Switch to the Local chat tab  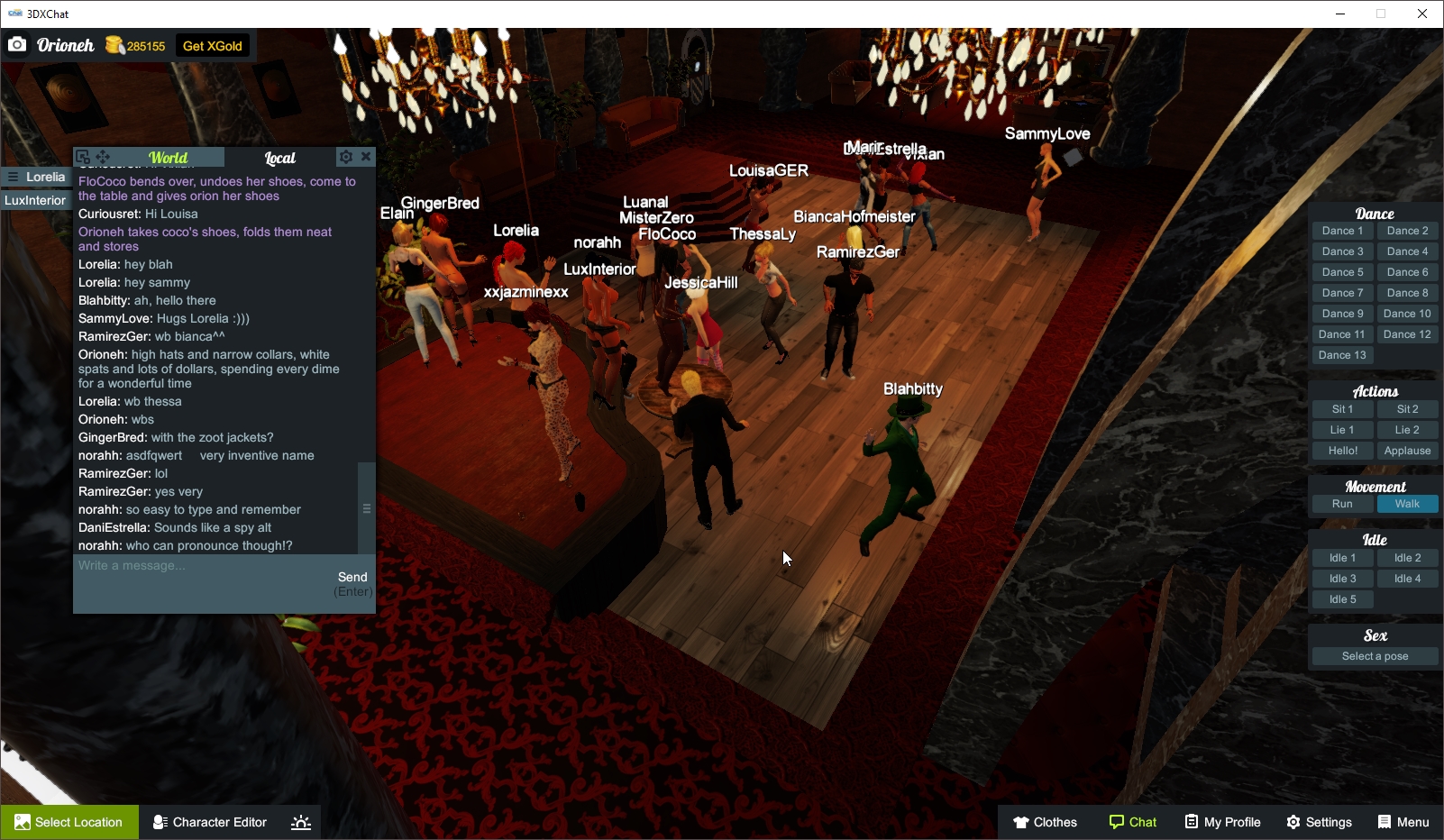(x=280, y=157)
